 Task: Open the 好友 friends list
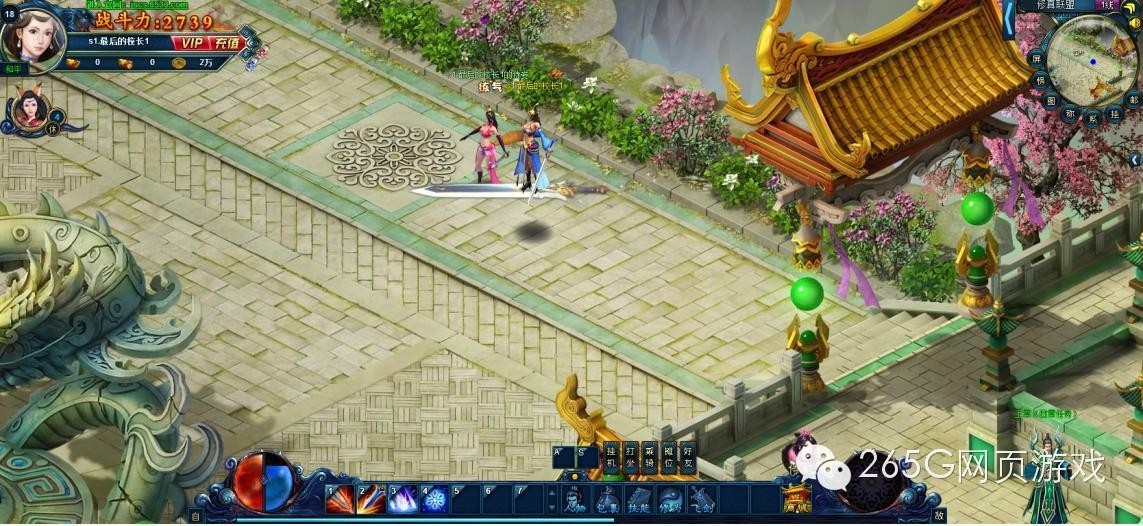689,457
